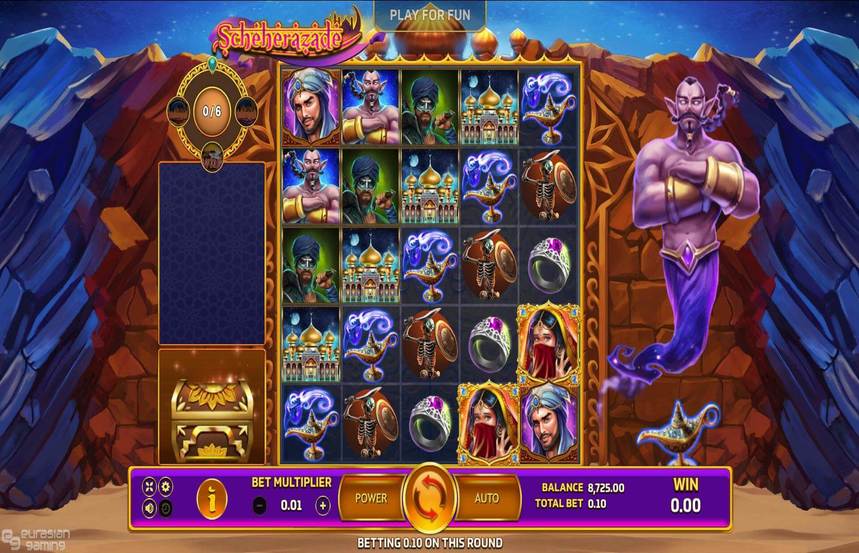This screenshot has width=859, height=553.
Task: Start AUTO spin mode
Action: tap(487, 497)
